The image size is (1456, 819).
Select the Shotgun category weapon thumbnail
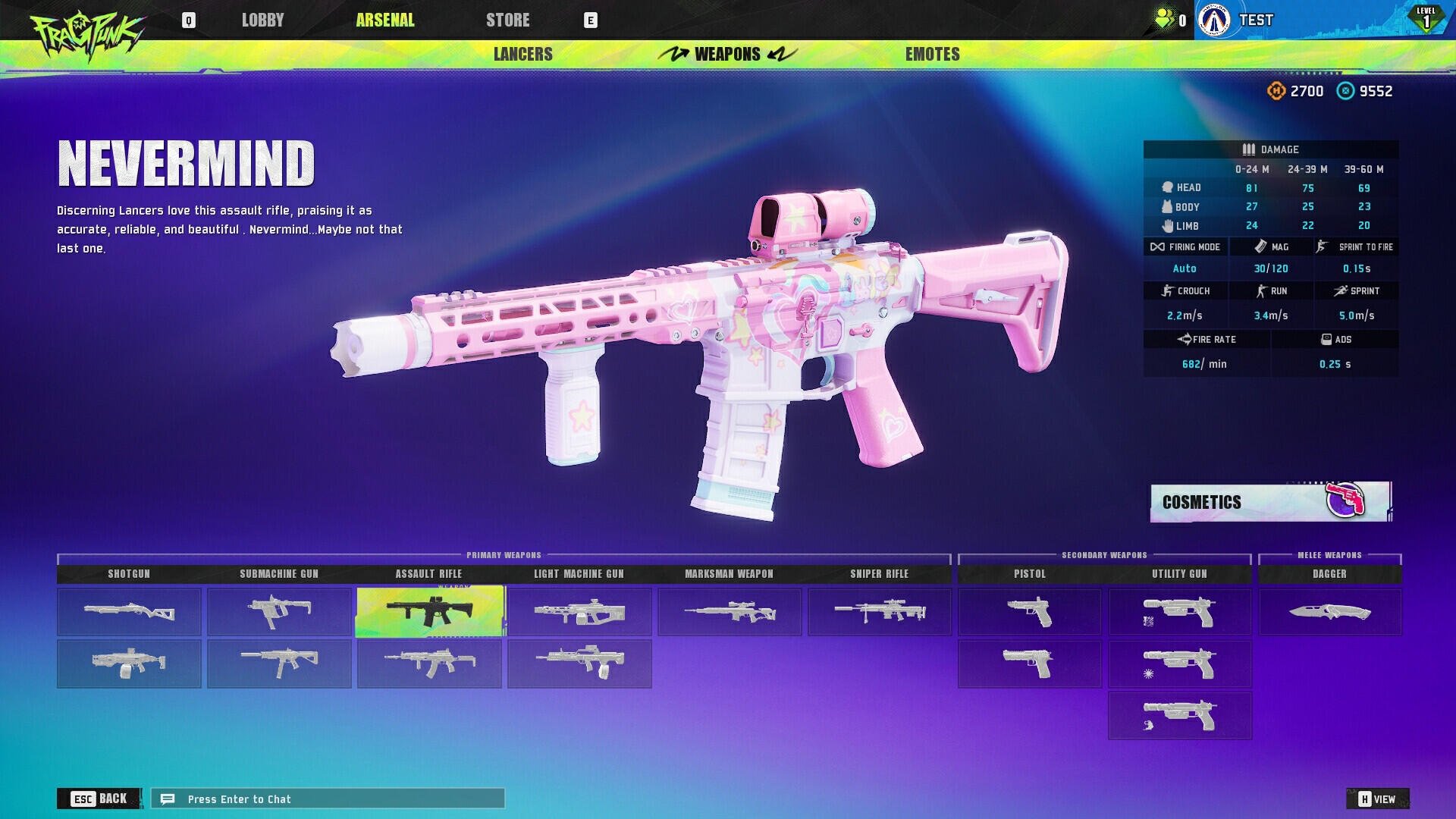point(128,611)
